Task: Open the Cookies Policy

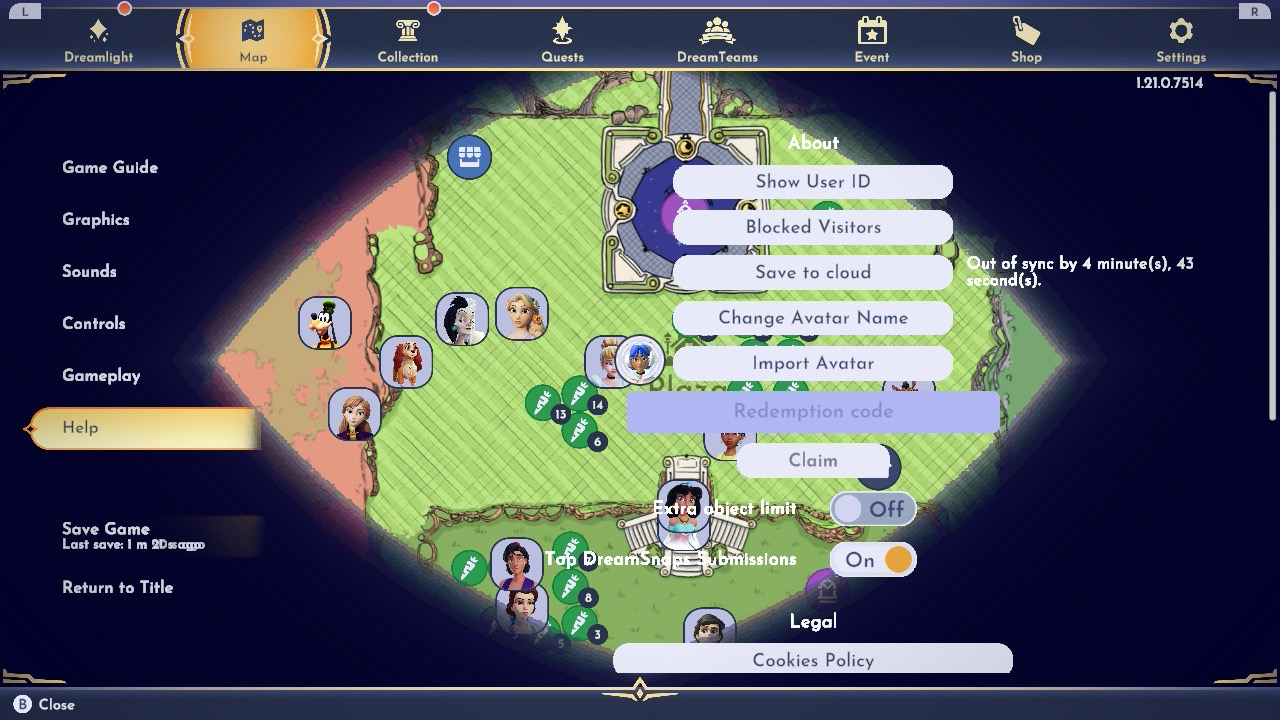Action: 812,659
